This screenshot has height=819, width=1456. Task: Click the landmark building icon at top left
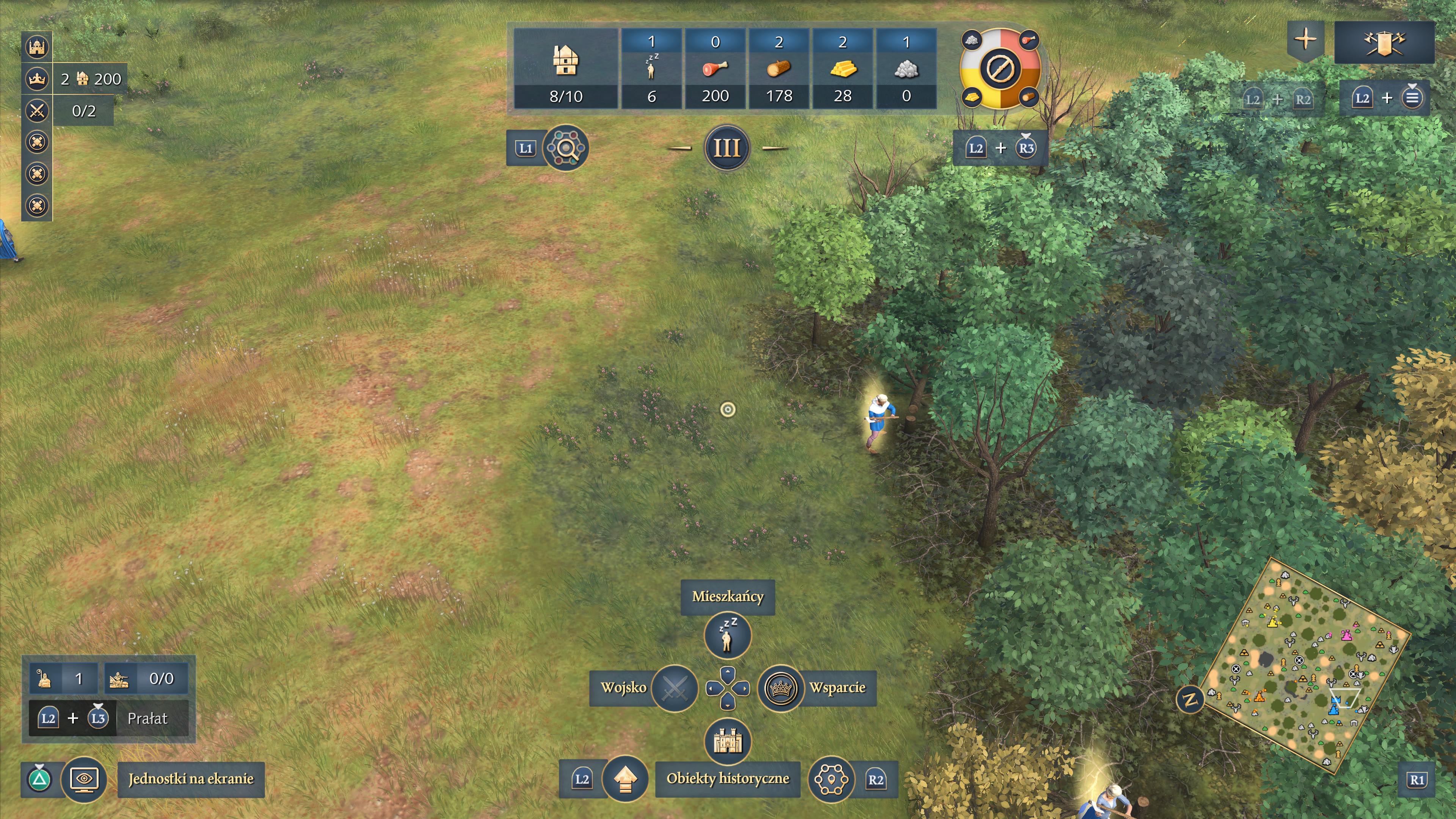pos(37,47)
